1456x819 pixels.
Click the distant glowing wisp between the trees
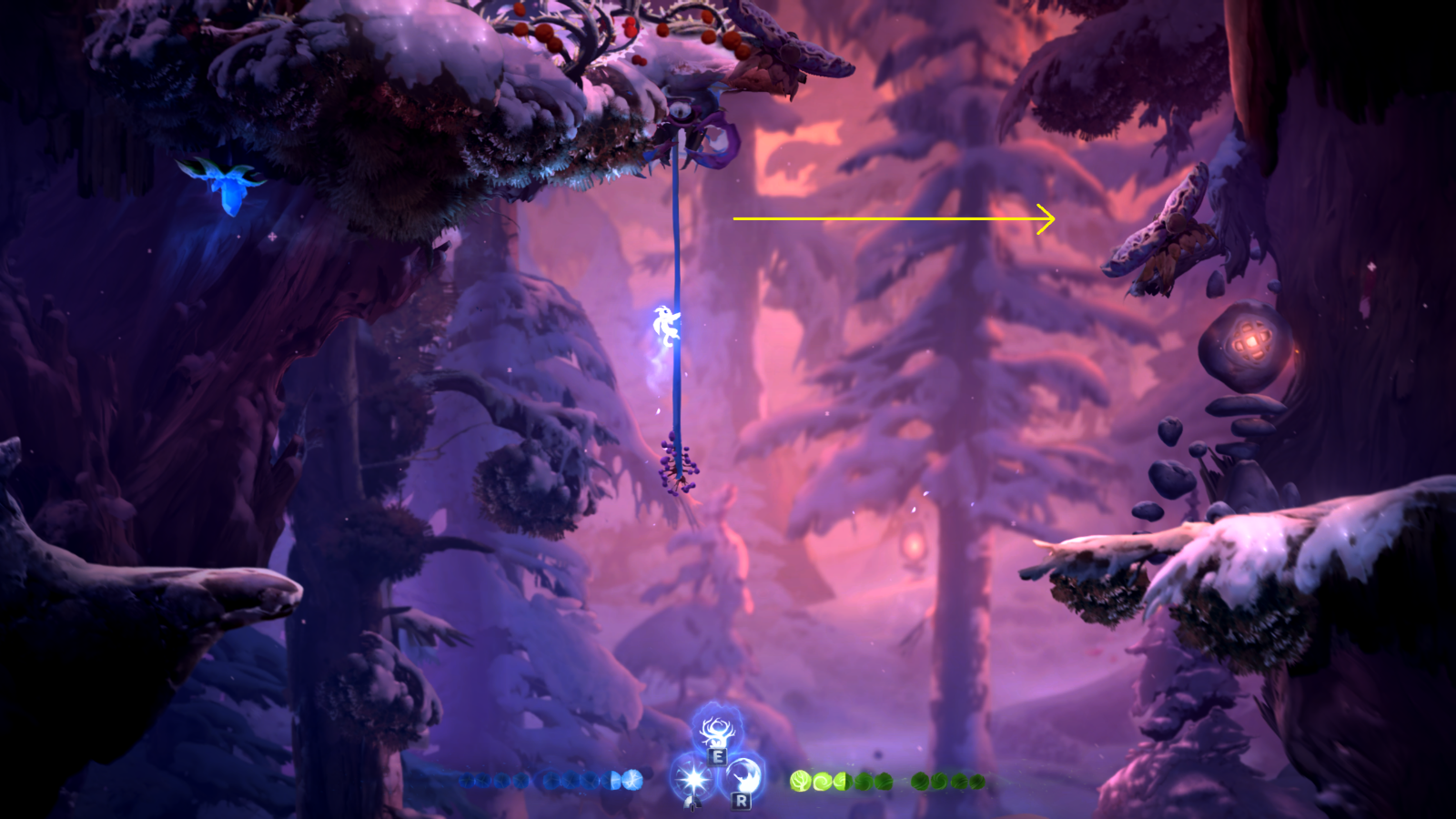tap(913, 546)
